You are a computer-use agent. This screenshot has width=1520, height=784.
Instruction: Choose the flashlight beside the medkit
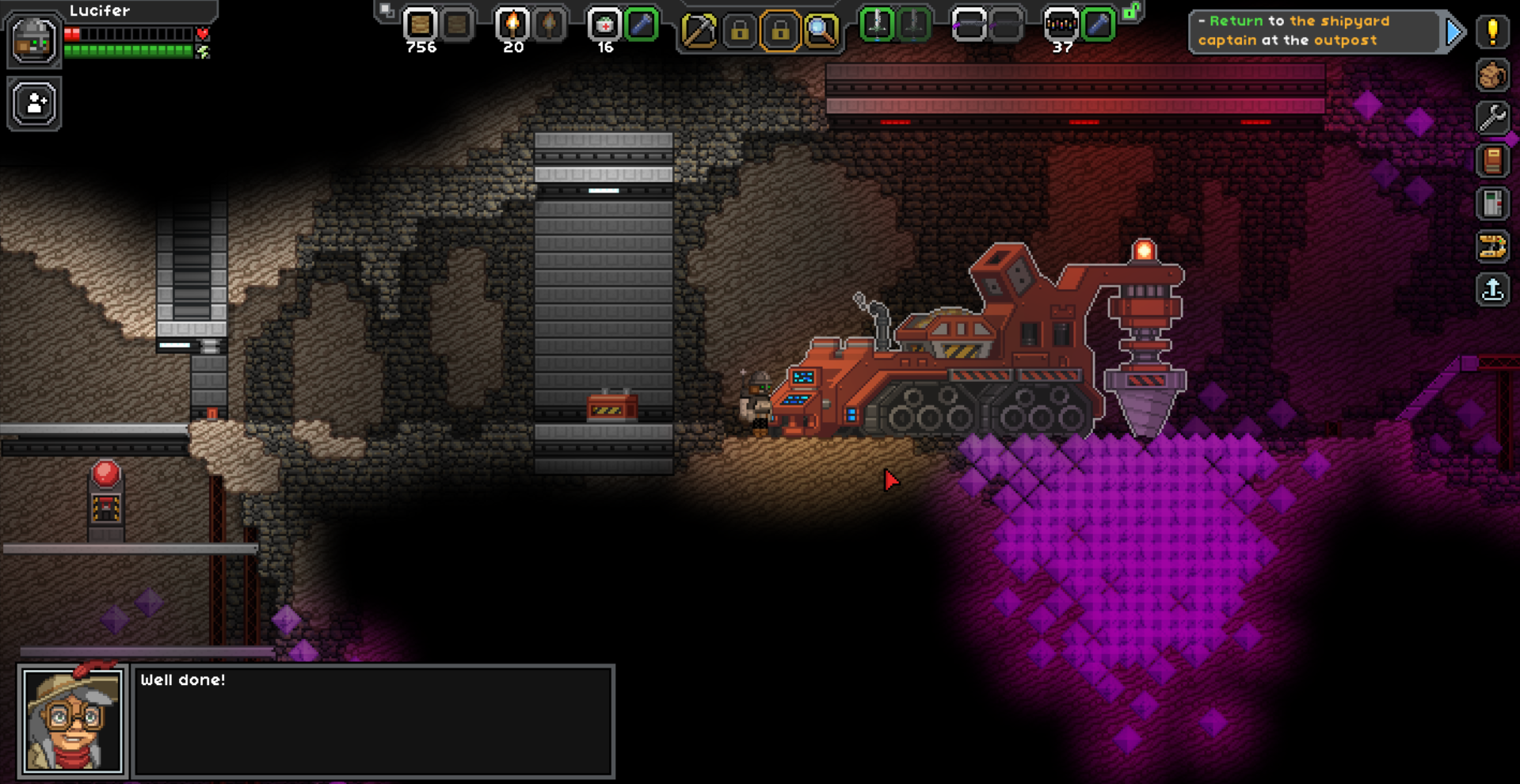pyautogui.click(x=641, y=25)
